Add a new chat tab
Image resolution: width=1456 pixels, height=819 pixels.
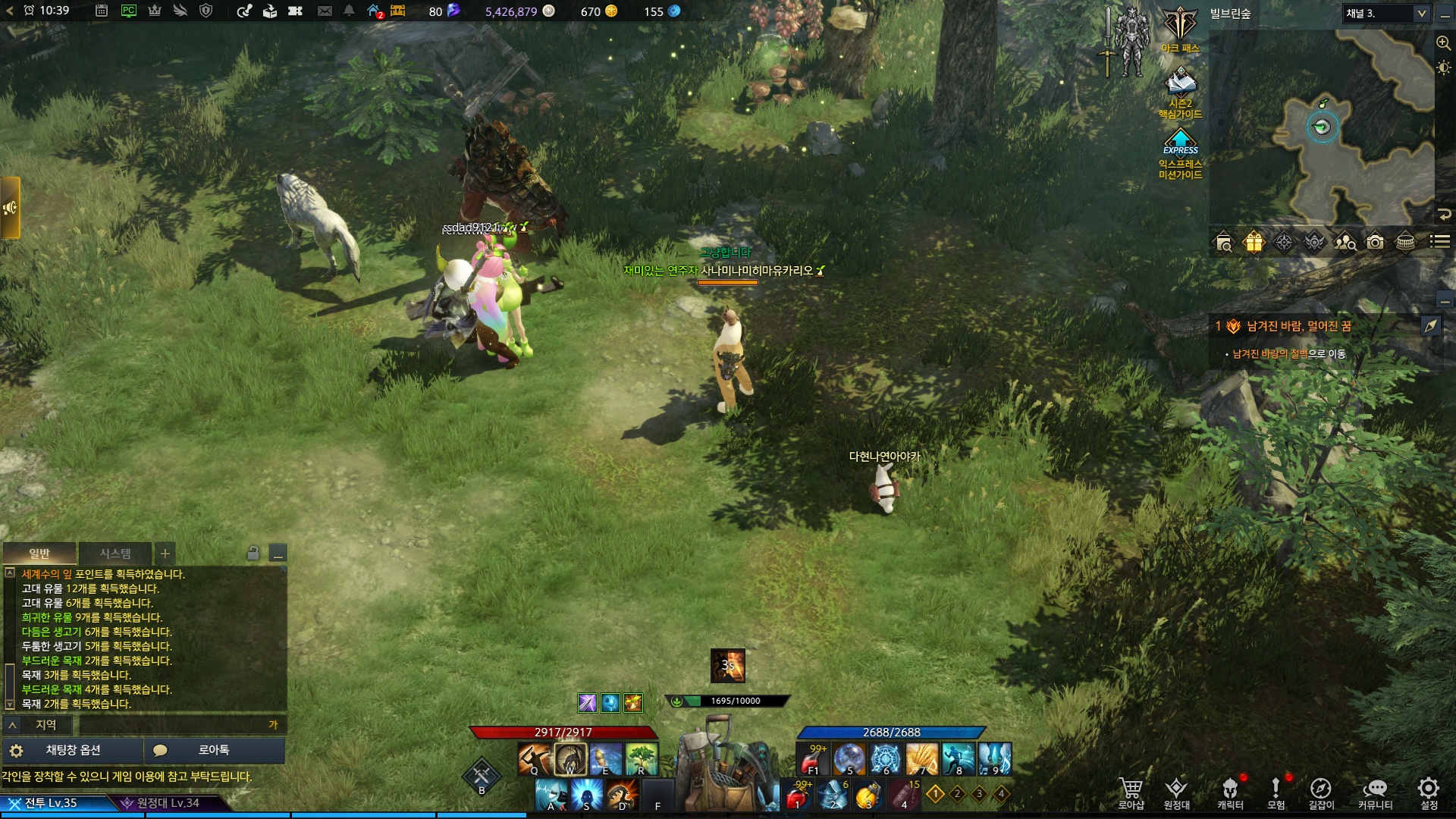point(165,554)
